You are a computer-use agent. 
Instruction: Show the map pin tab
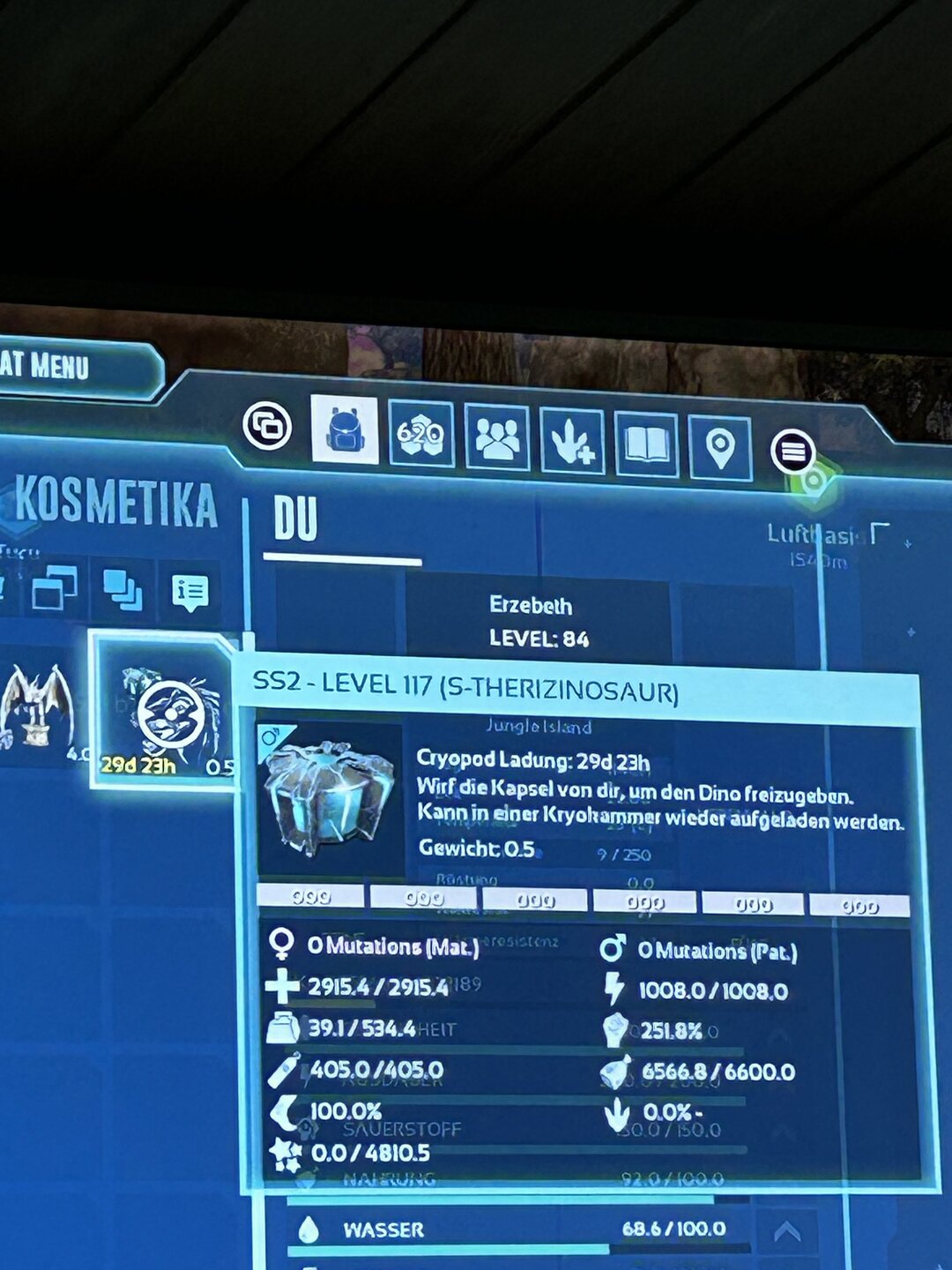[x=720, y=448]
